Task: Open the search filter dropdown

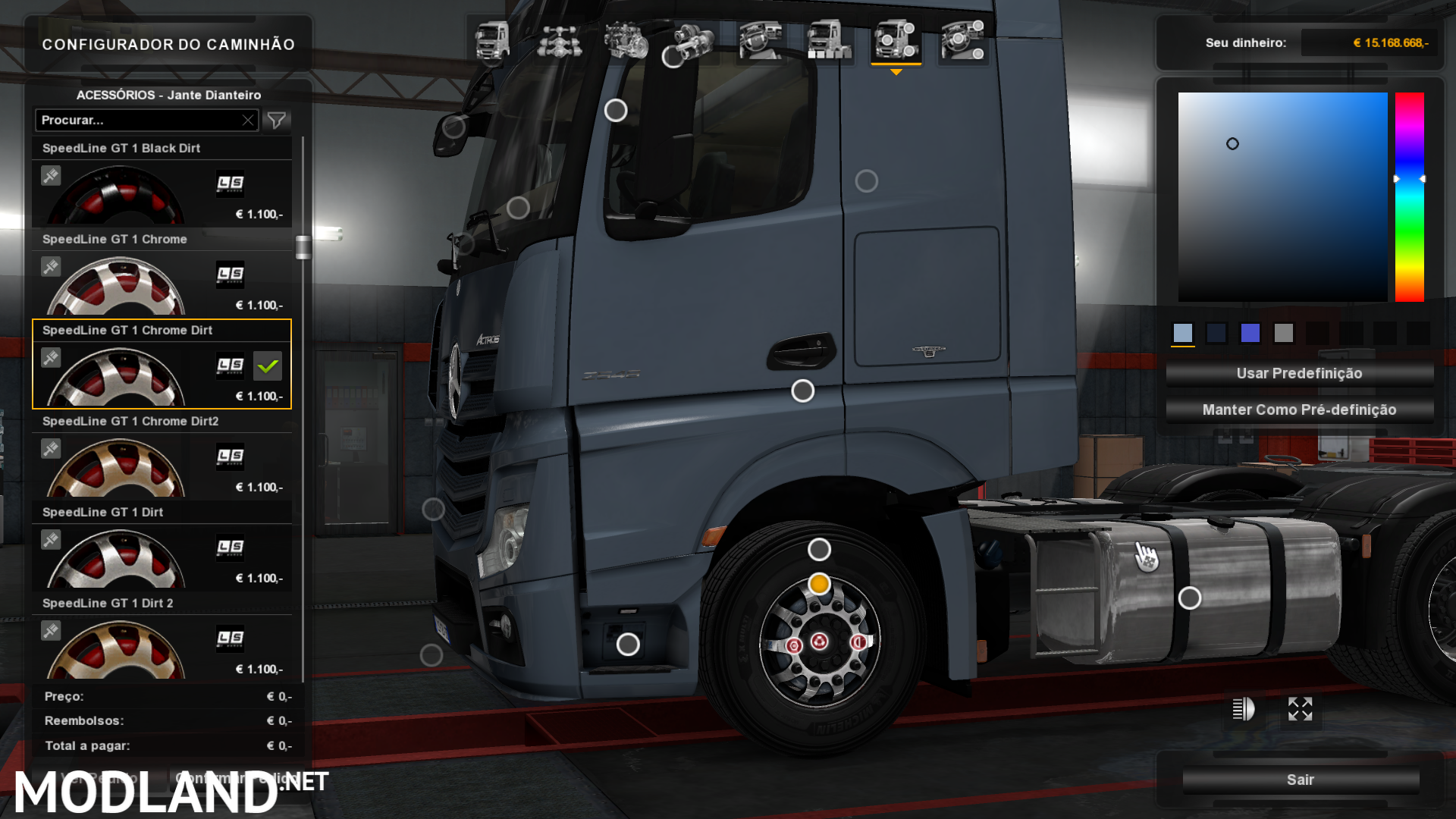Action: pyautogui.click(x=278, y=120)
